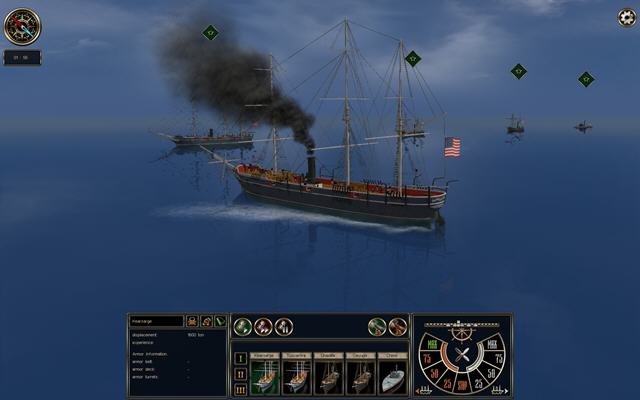Click the first round order button above ship cards
Image resolution: width=640 pixels, height=400 pixels.
tap(242, 327)
